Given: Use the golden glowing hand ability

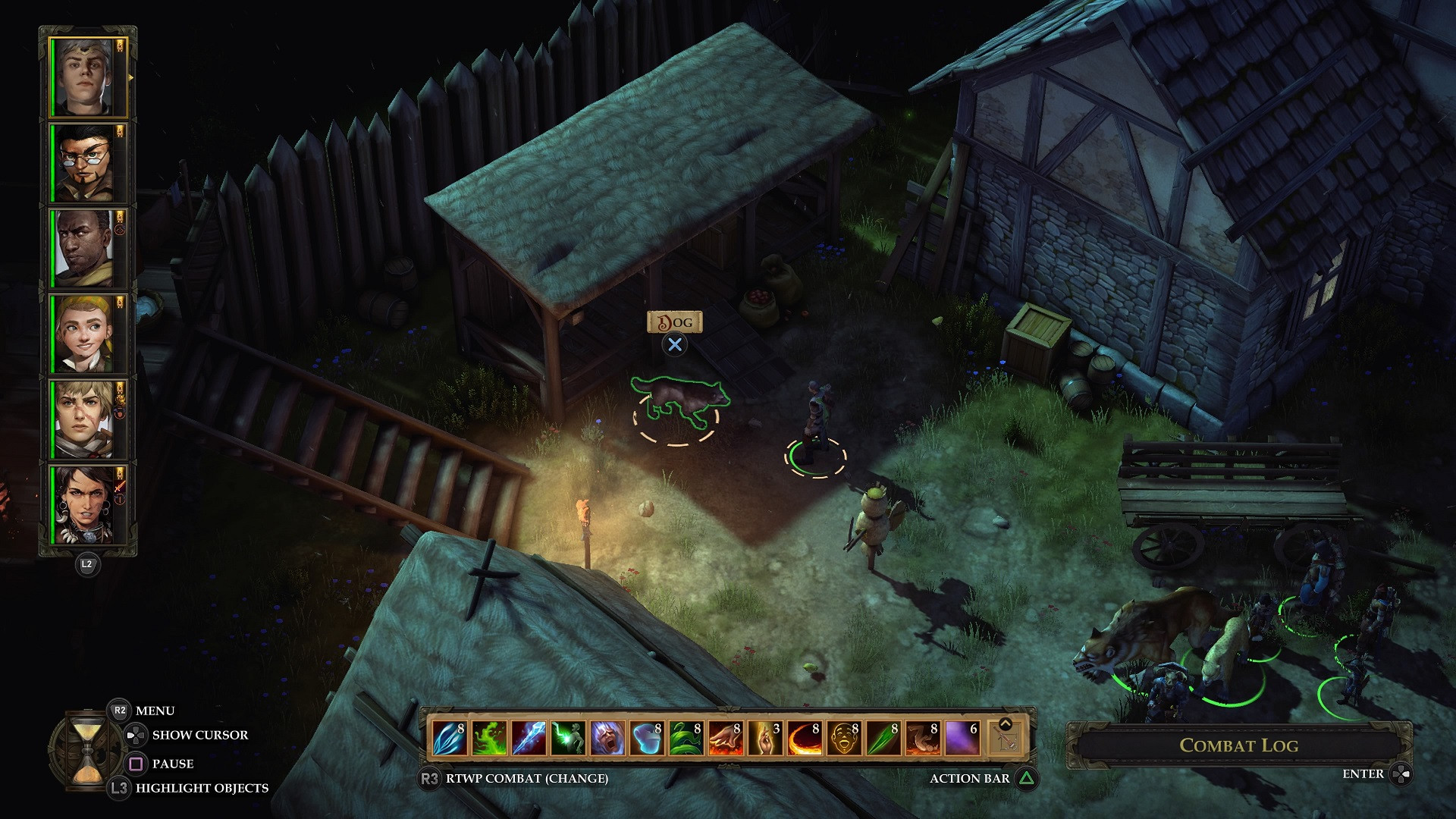Looking at the screenshot, I should point(765,738).
